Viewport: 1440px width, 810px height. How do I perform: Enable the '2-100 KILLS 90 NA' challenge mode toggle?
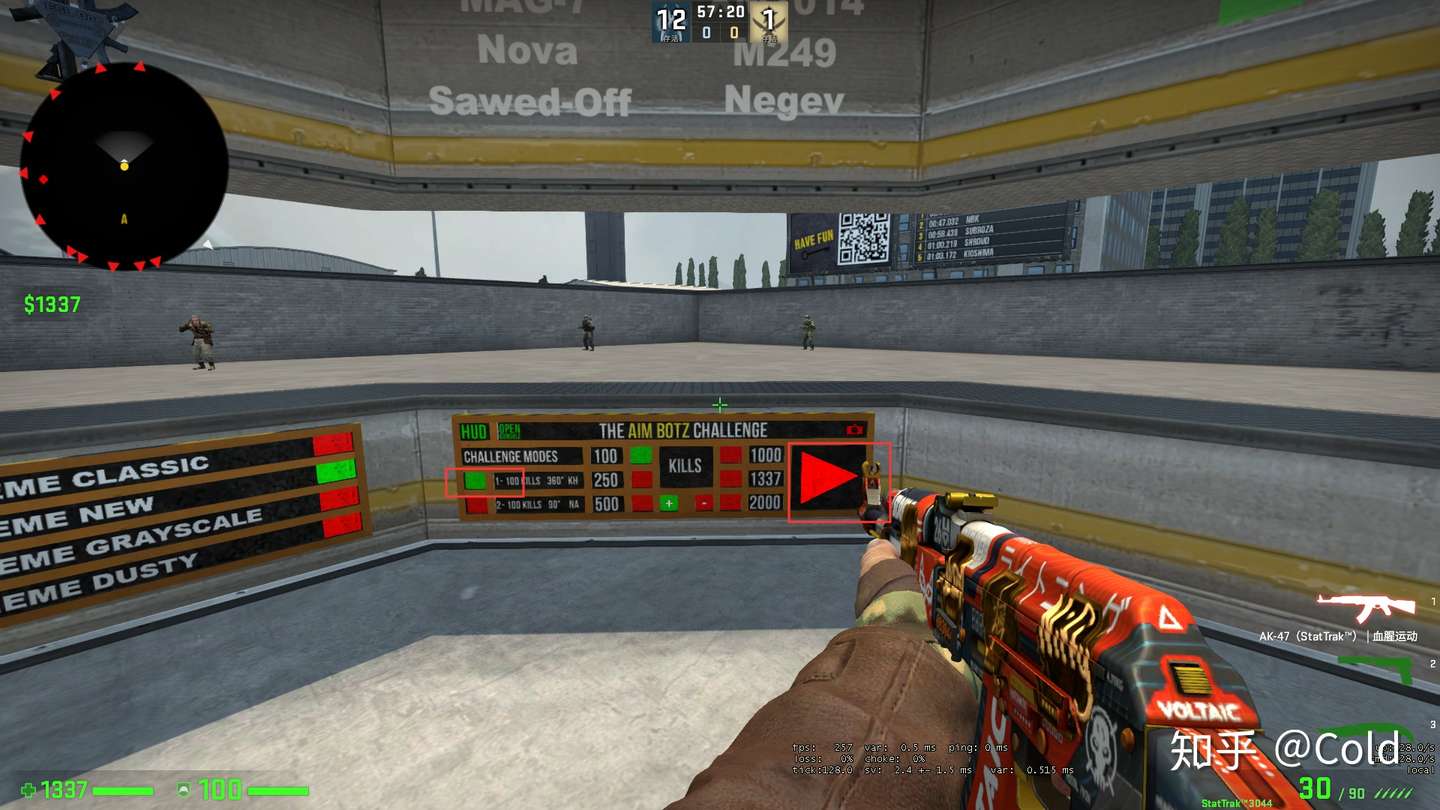tap(478, 504)
